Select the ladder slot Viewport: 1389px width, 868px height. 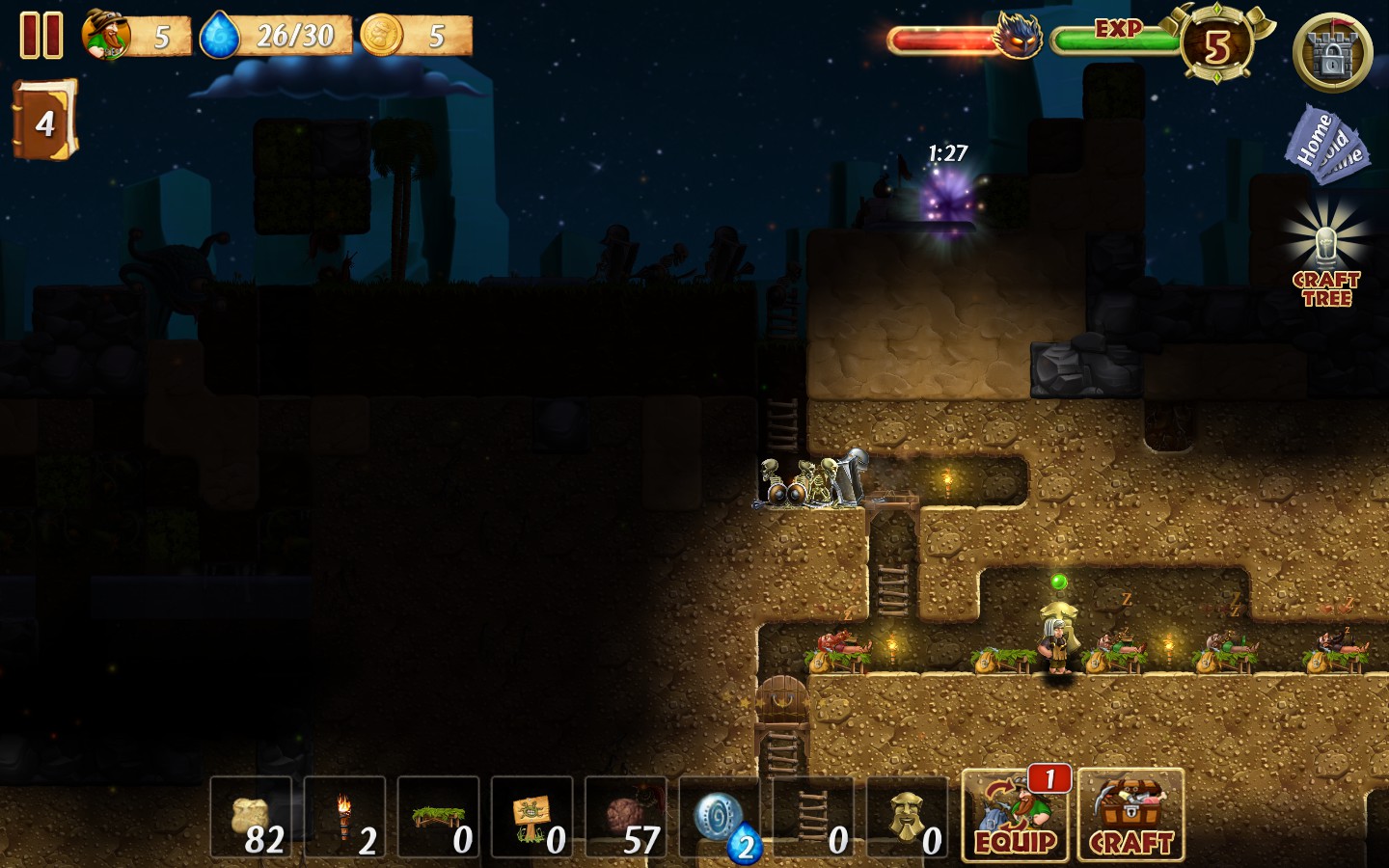pyautogui.click(x=813, y=817)
